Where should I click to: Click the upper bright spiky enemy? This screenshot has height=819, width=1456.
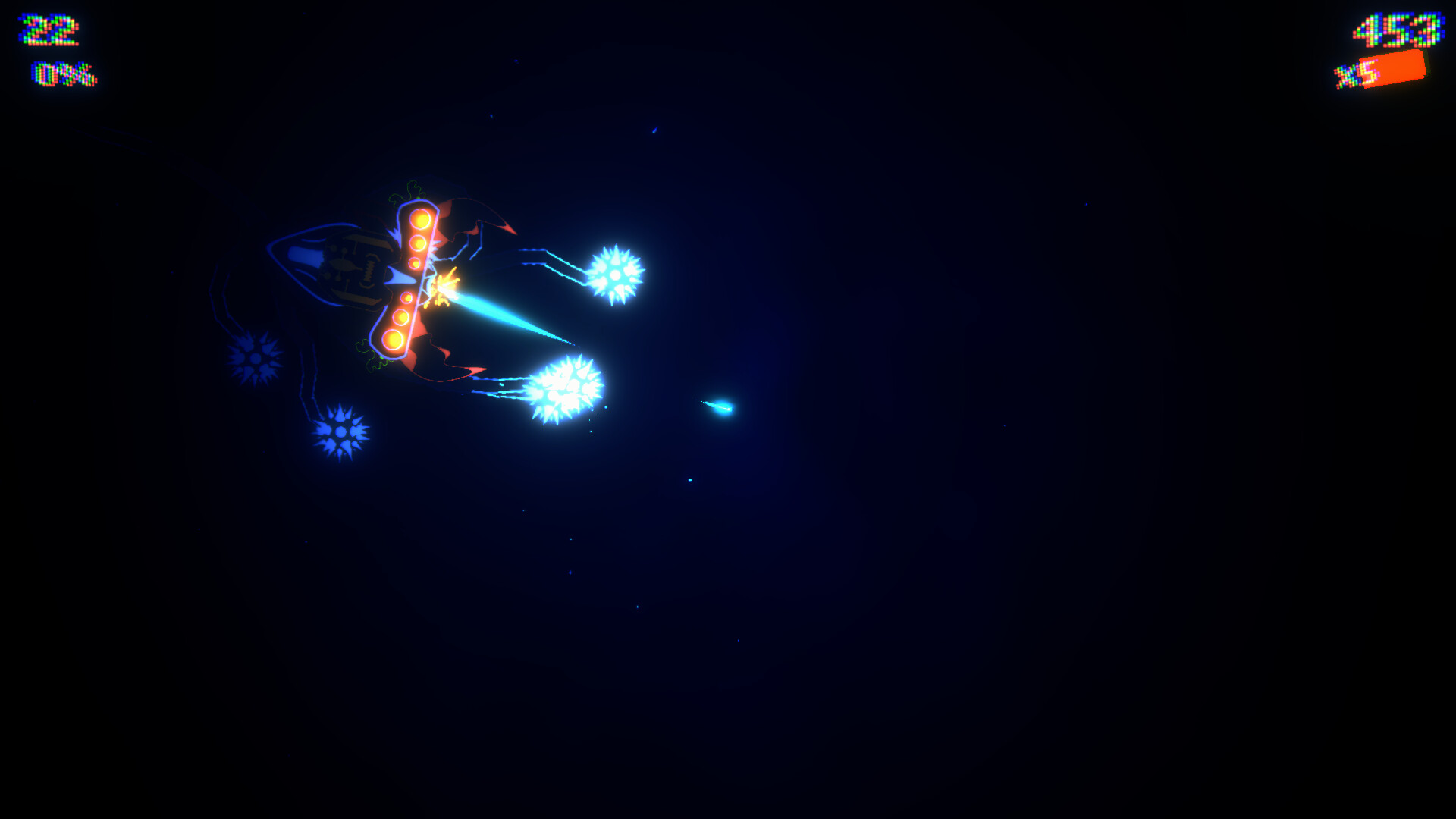614,273
